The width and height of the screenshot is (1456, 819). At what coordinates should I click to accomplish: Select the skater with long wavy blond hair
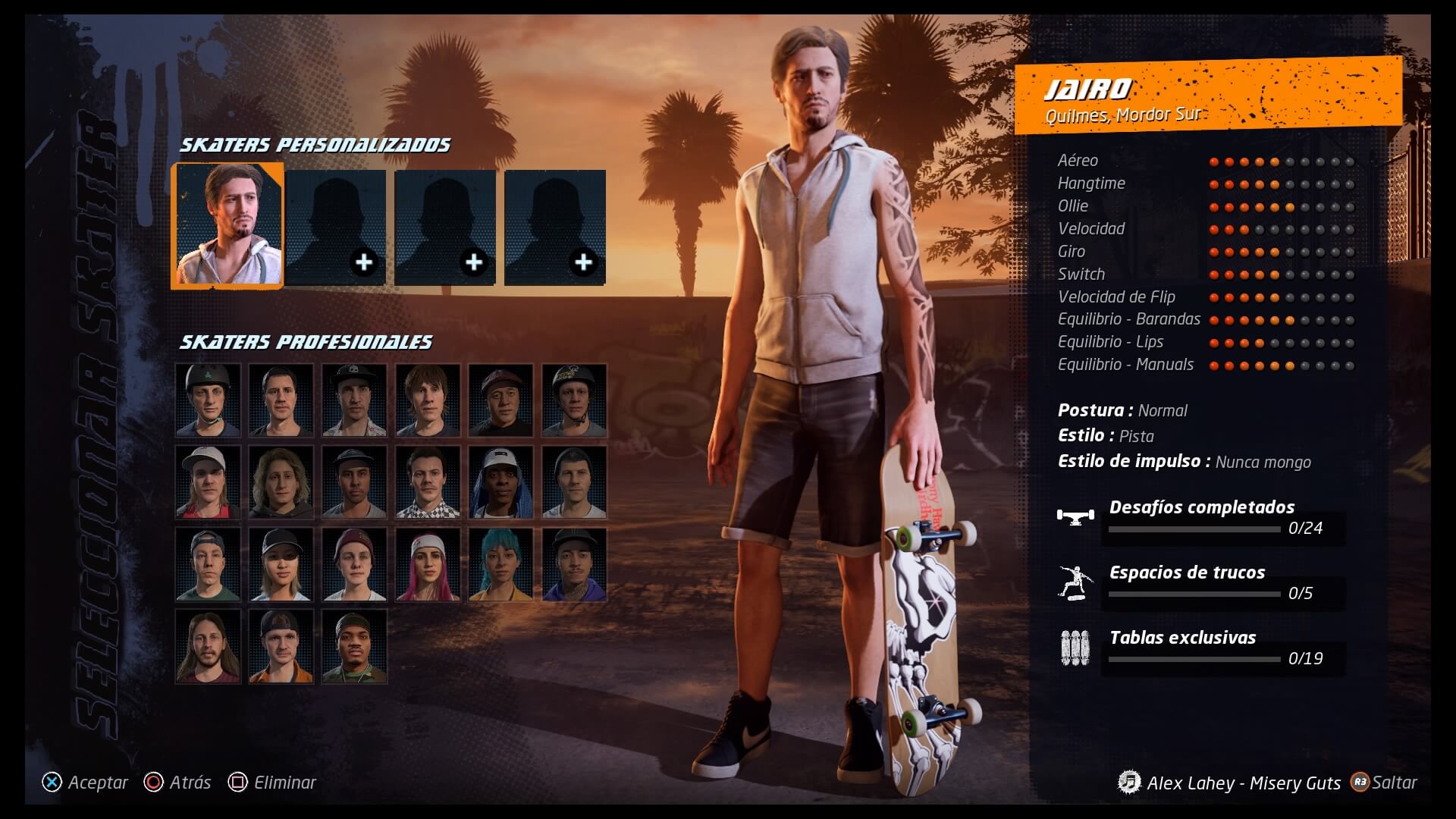click(x=281, y=482)
